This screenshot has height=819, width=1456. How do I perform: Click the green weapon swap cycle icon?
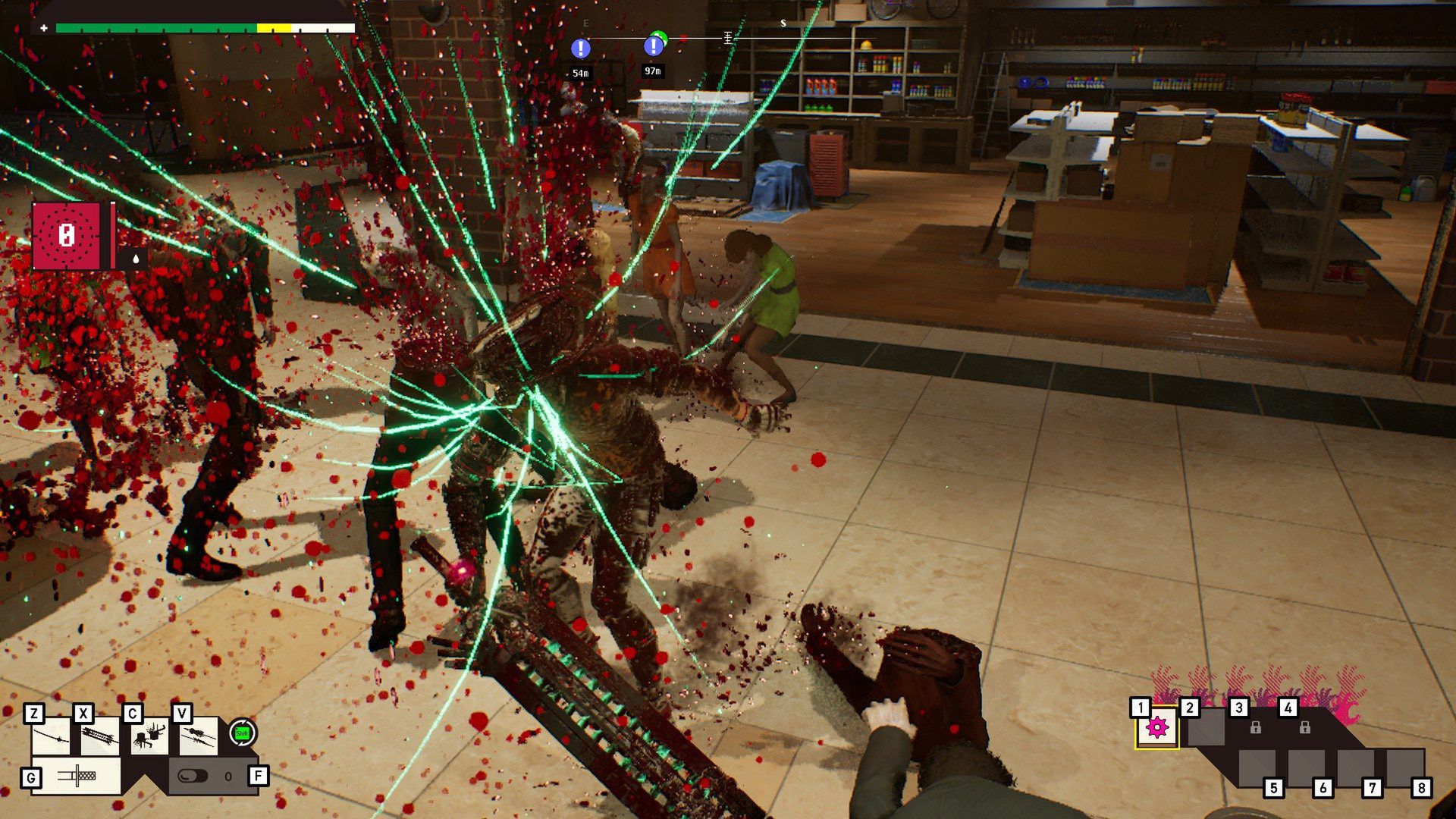tap(243, 733)
